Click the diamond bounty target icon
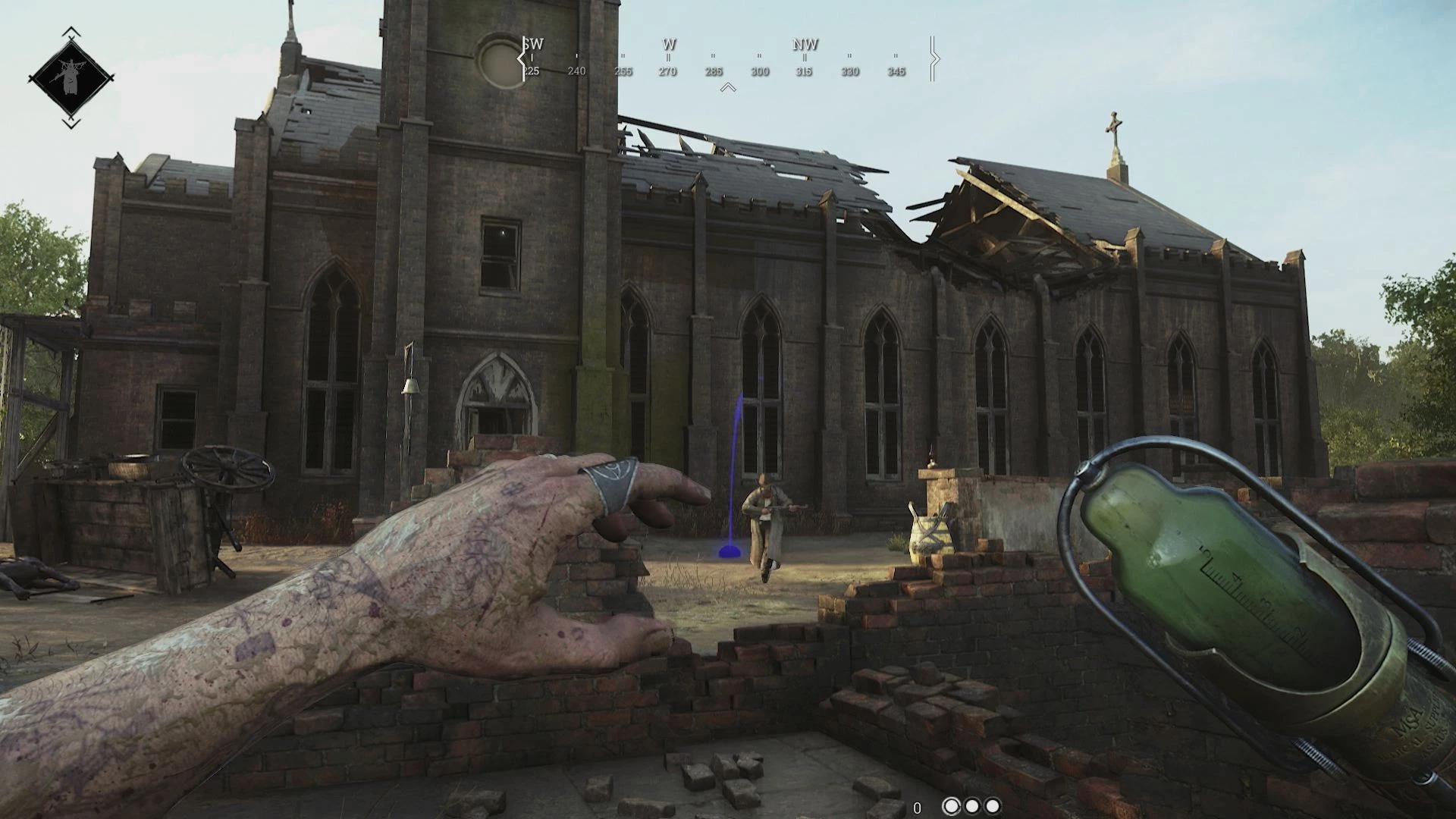This screenshot has height=819, width=1456. (x=71, y=77)
